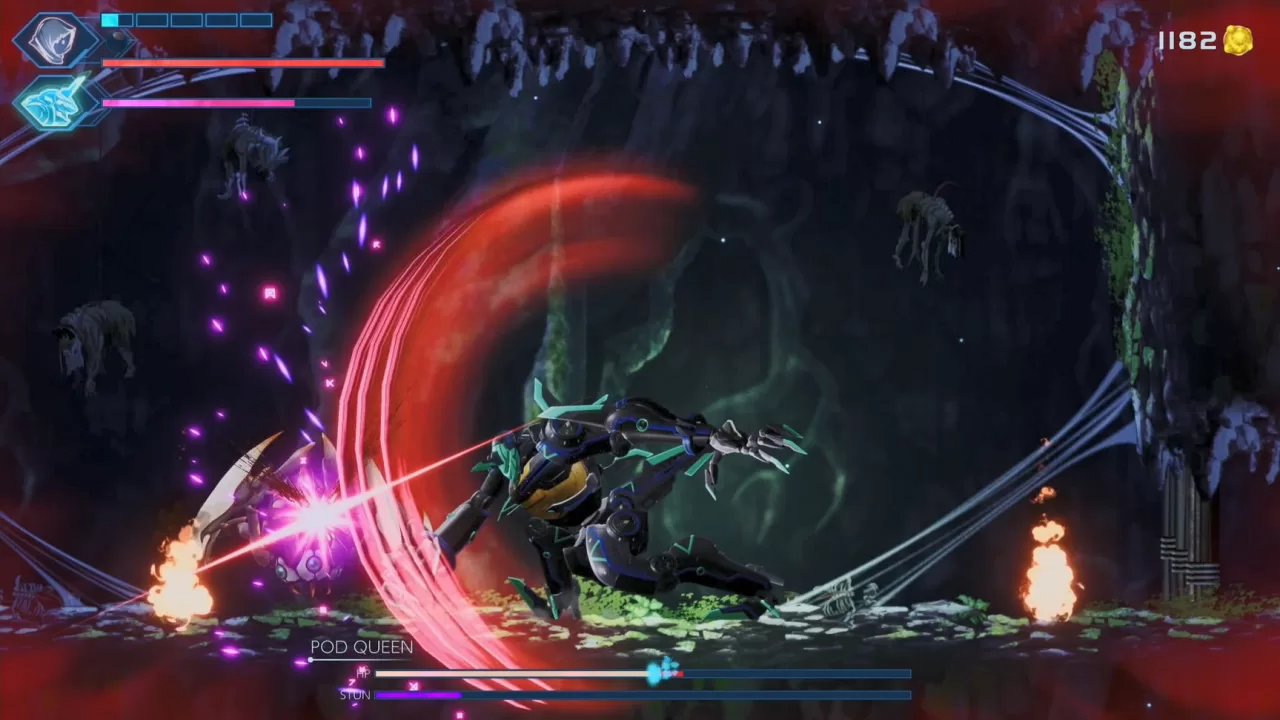Toggle the middle energy segment on
This screenshot has height=720, width=1280.
pyautogui.click(x=185, y=19)
